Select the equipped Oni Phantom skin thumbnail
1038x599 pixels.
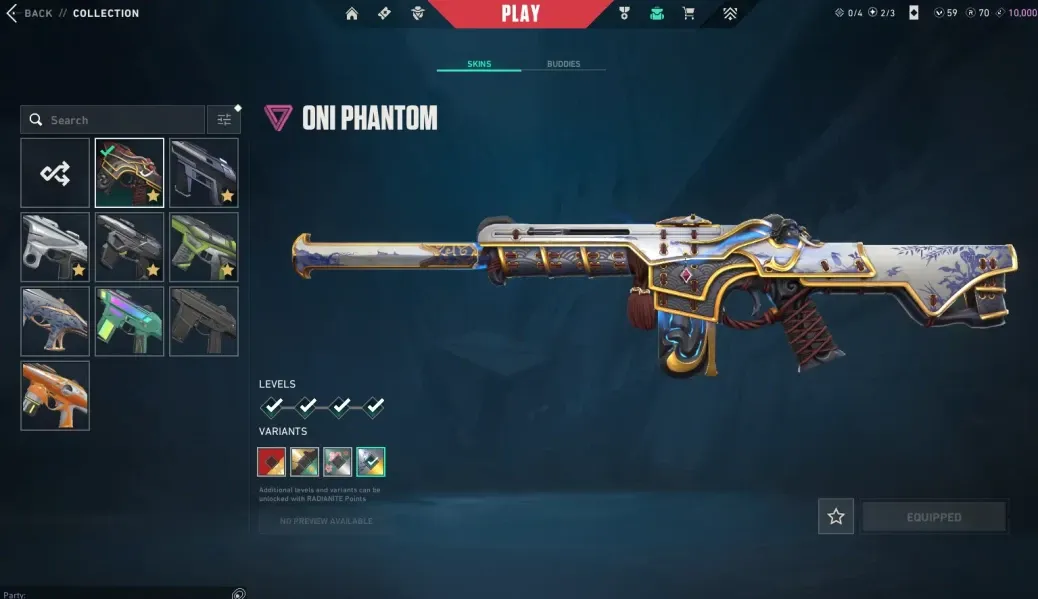click(x=129, y=173)
